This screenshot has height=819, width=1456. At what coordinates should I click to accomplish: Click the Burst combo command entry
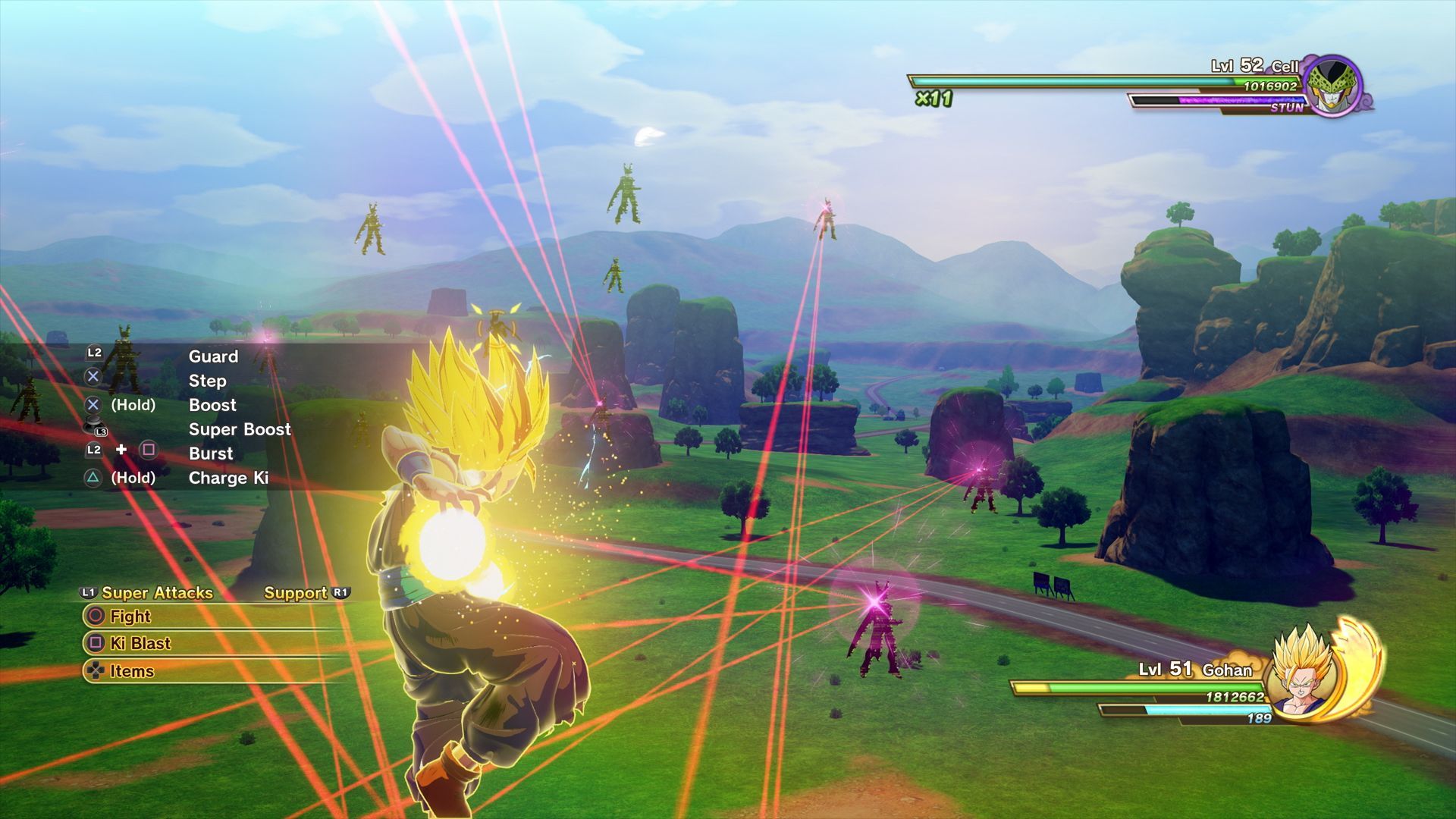coord(210,453)
